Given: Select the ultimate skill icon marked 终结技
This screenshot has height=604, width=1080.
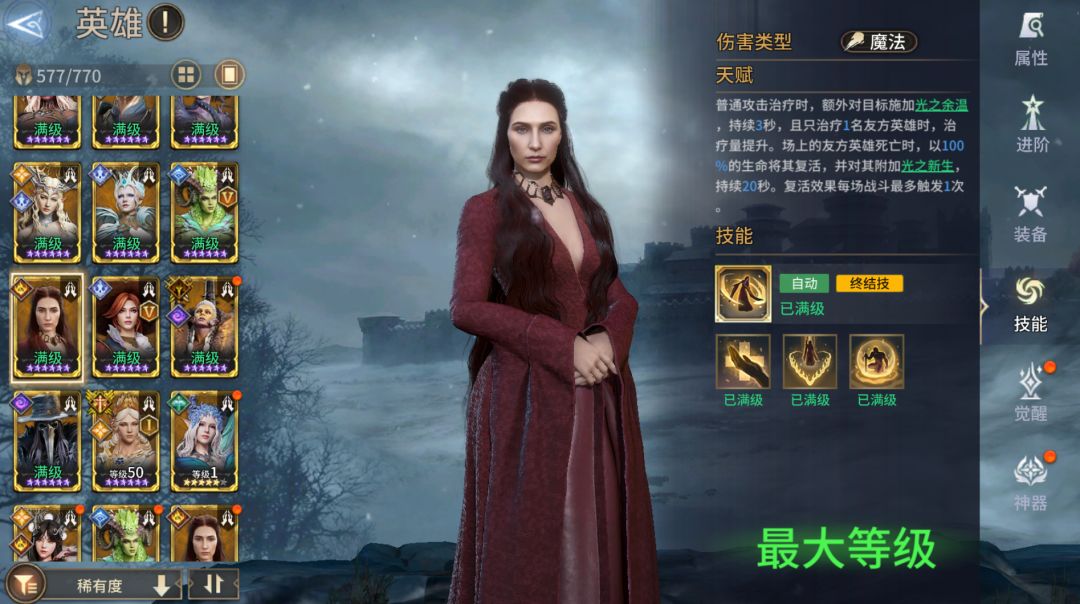Looking at the screenshot, I should pos(742,293).
